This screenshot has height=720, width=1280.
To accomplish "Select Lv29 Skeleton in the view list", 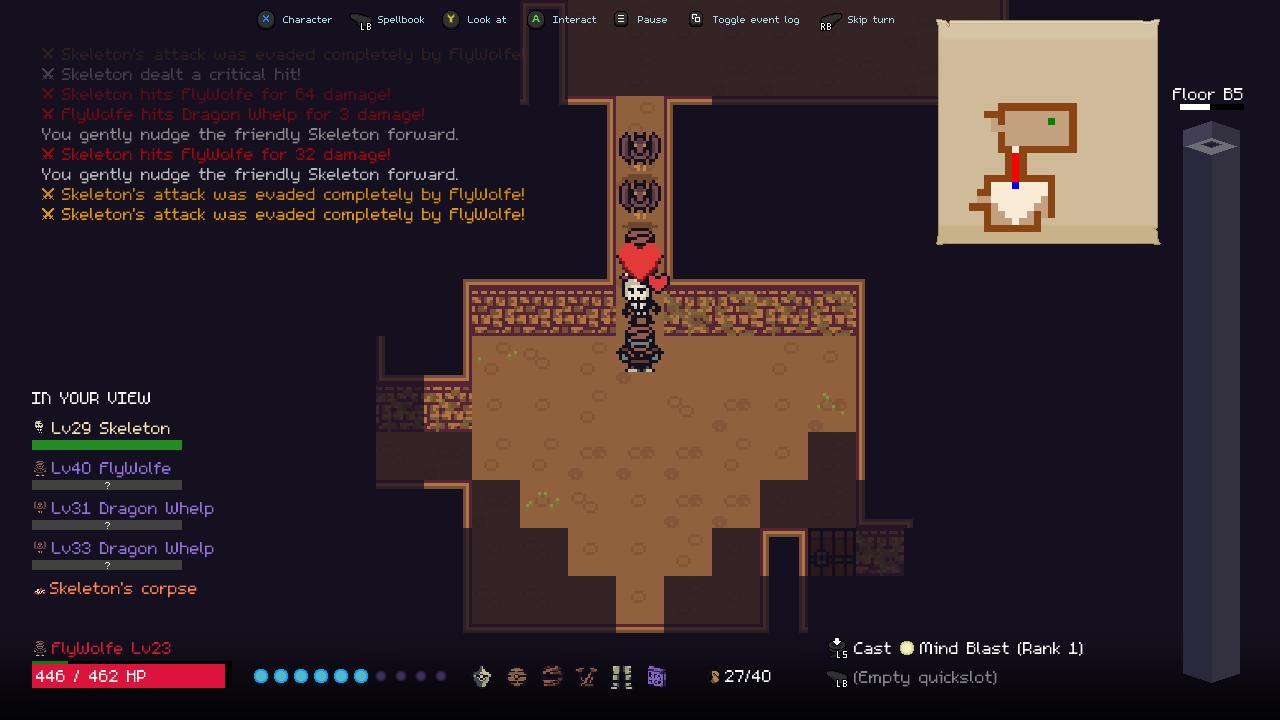I will tap(110, 428).
